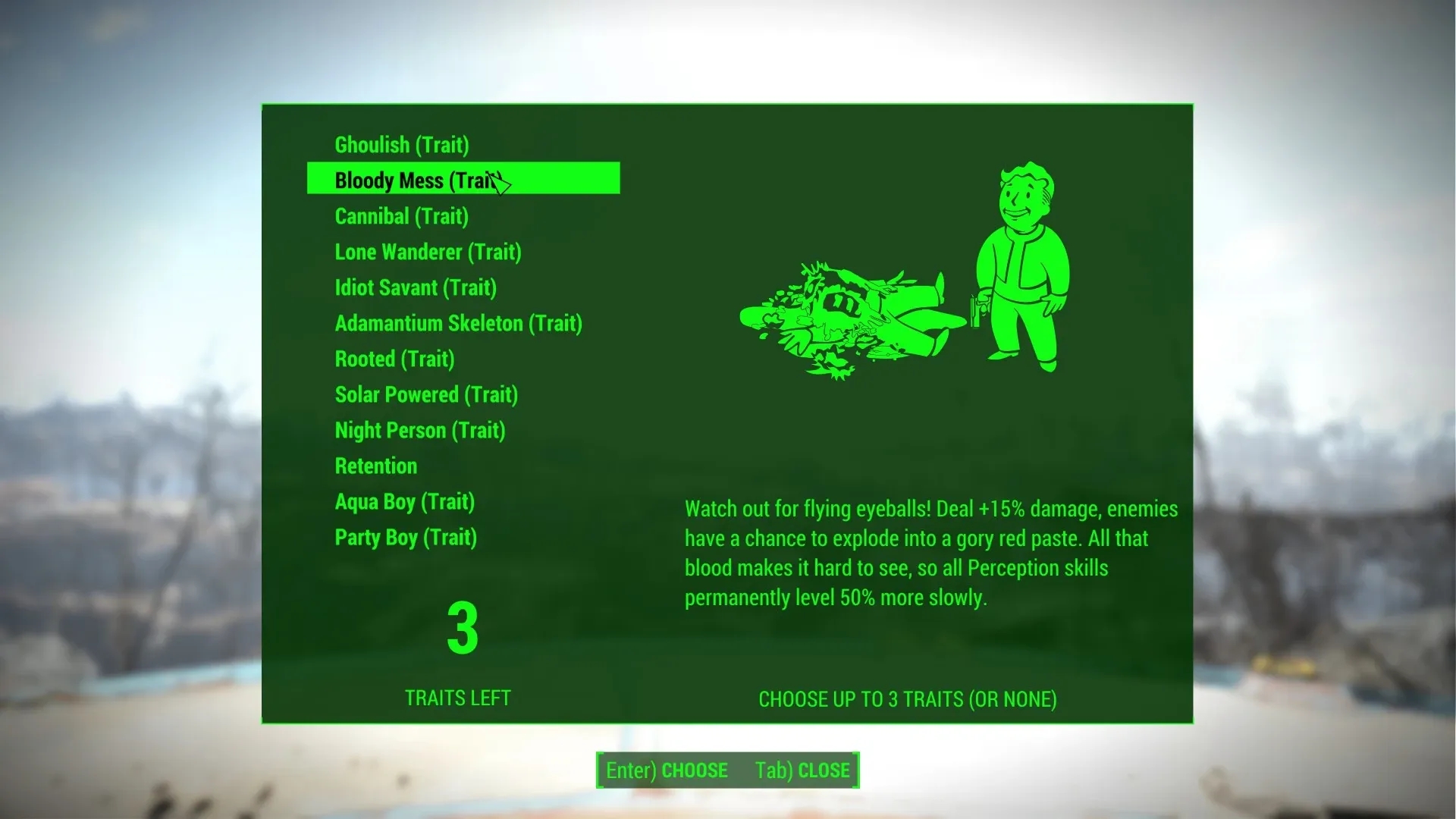Highlight the Retention entry

pyautogui.click(x=376, y=466)
